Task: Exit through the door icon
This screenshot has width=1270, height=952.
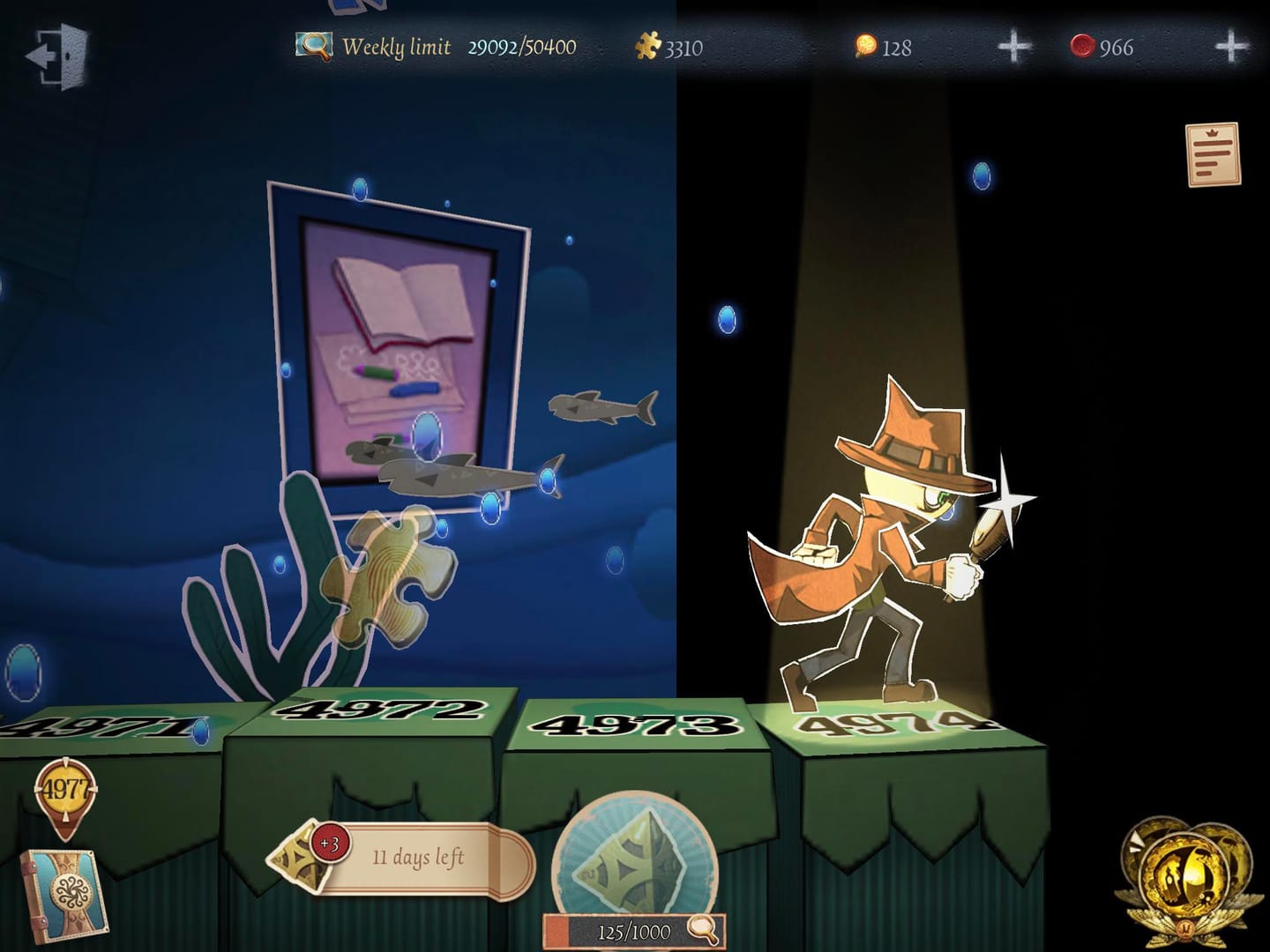Action: pos(58,56)
